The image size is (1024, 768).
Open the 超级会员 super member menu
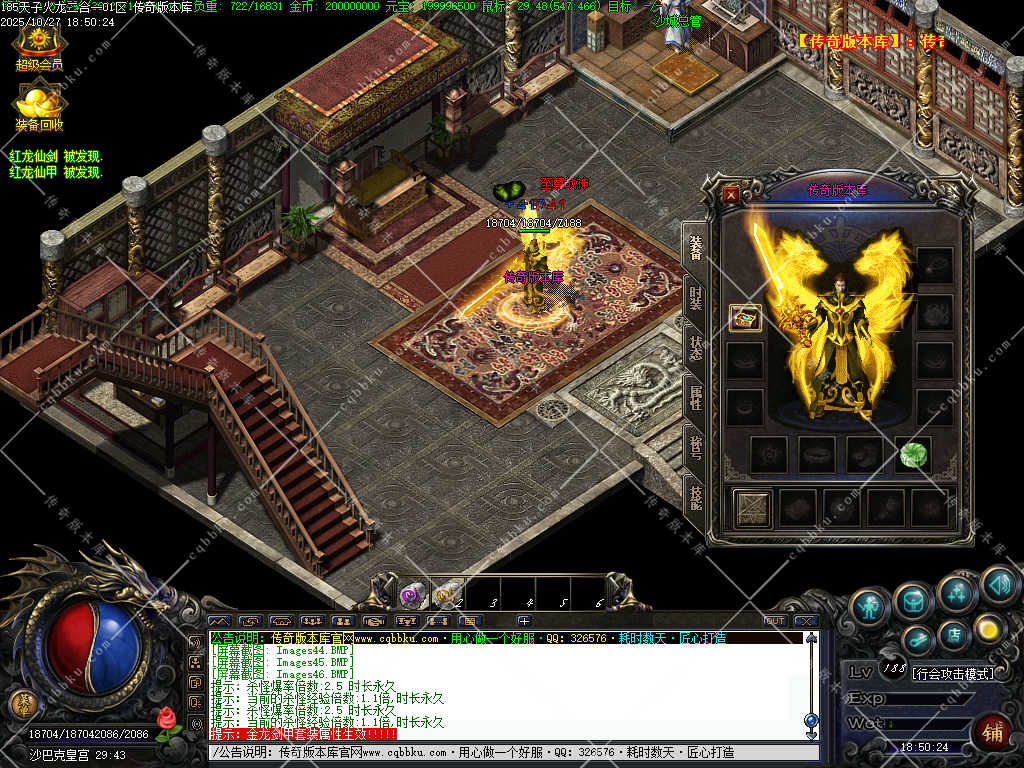39,47
